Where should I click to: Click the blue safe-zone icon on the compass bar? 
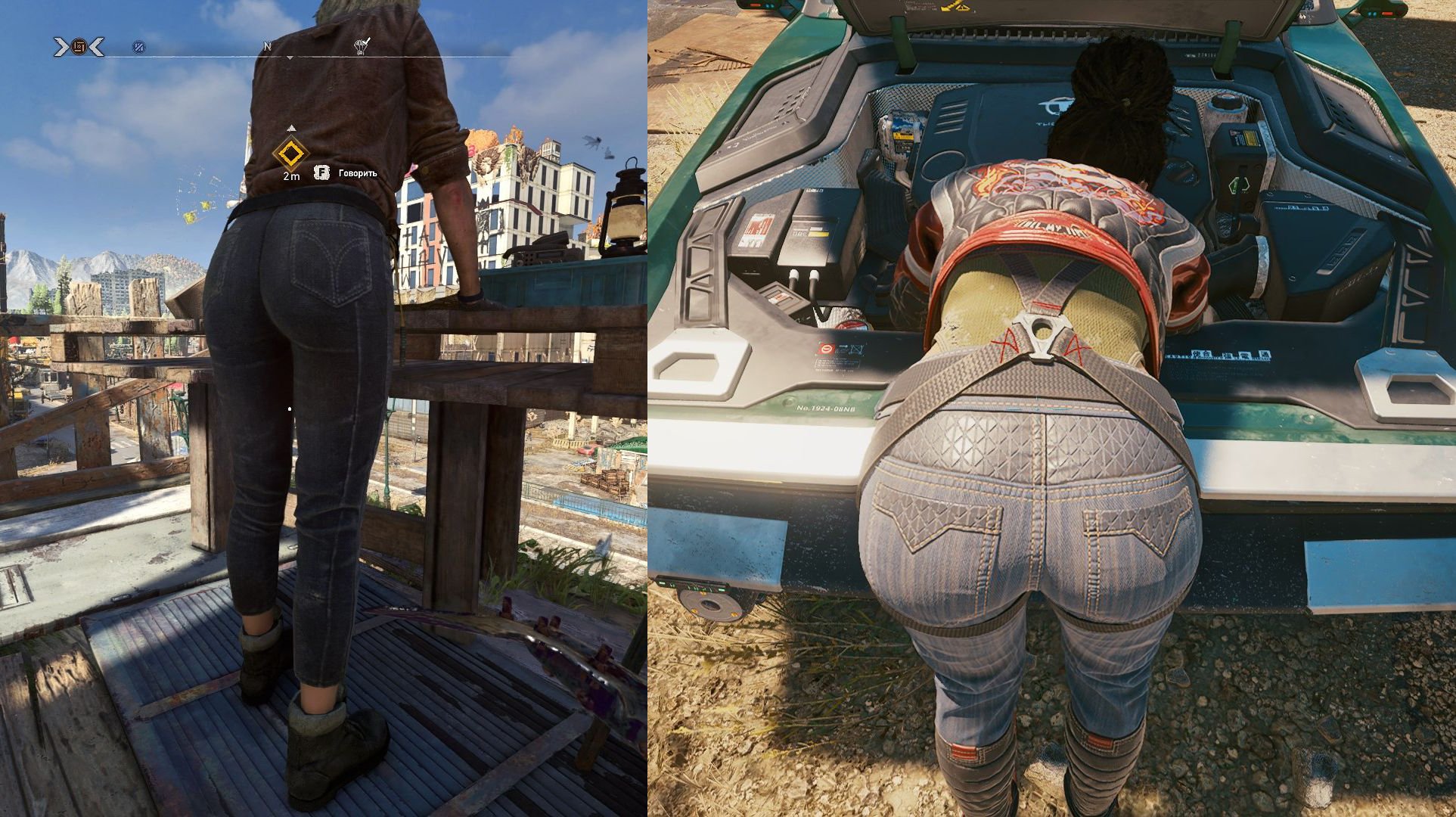pos(138,48)
